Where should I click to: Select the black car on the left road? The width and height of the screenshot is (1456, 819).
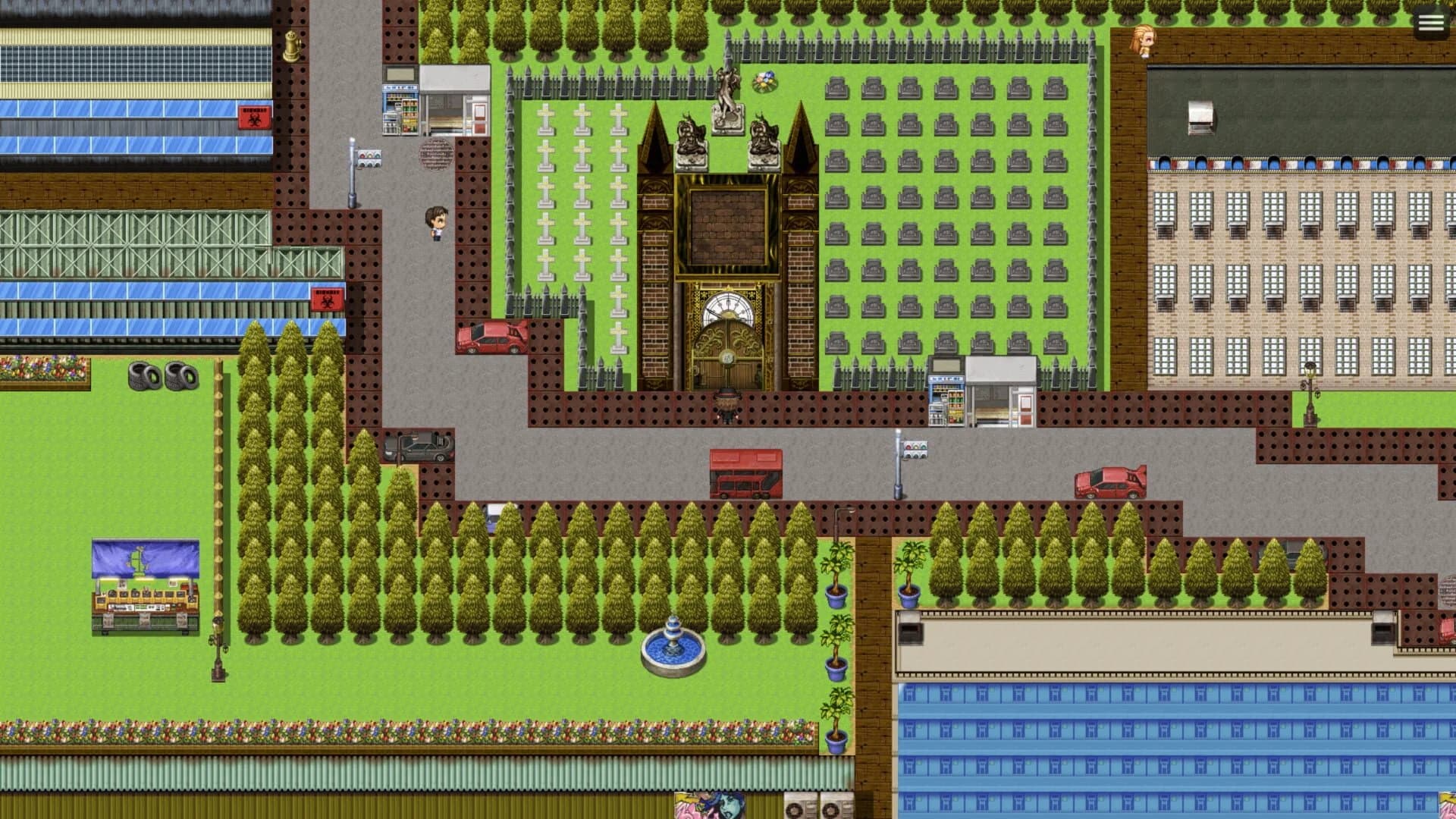tap(417, 447)
